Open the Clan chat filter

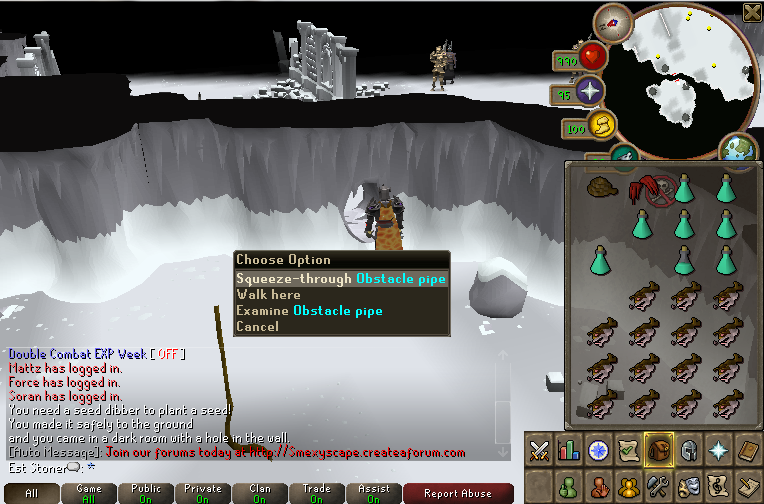[260, 493]
